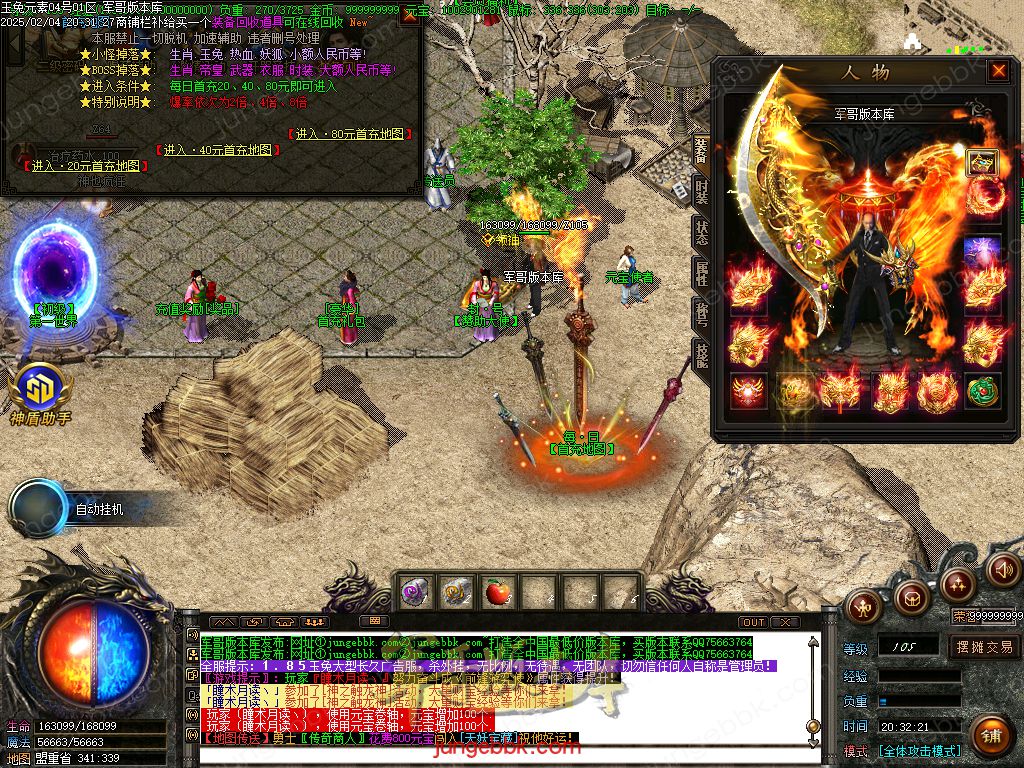
Task: Enter the 20元 first-recharge map link
Action: (x=87, y=165)
